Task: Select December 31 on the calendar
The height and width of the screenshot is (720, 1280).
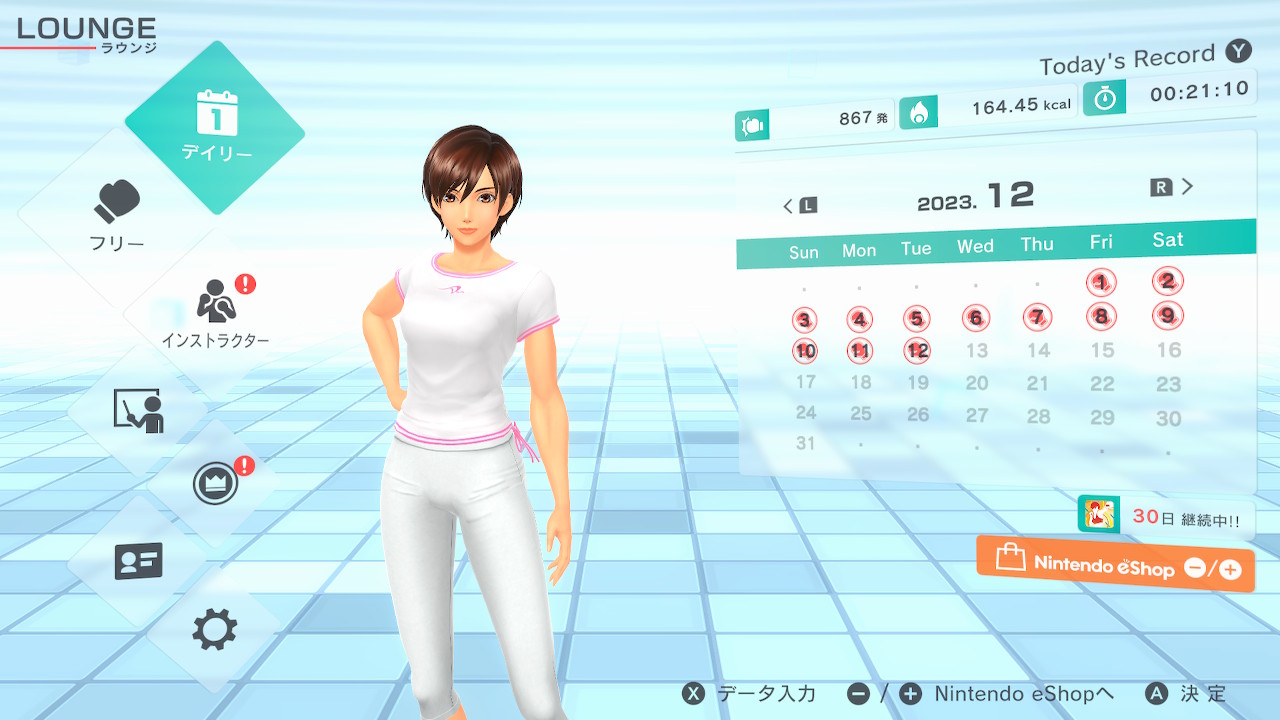Action: tap(805, 443)
